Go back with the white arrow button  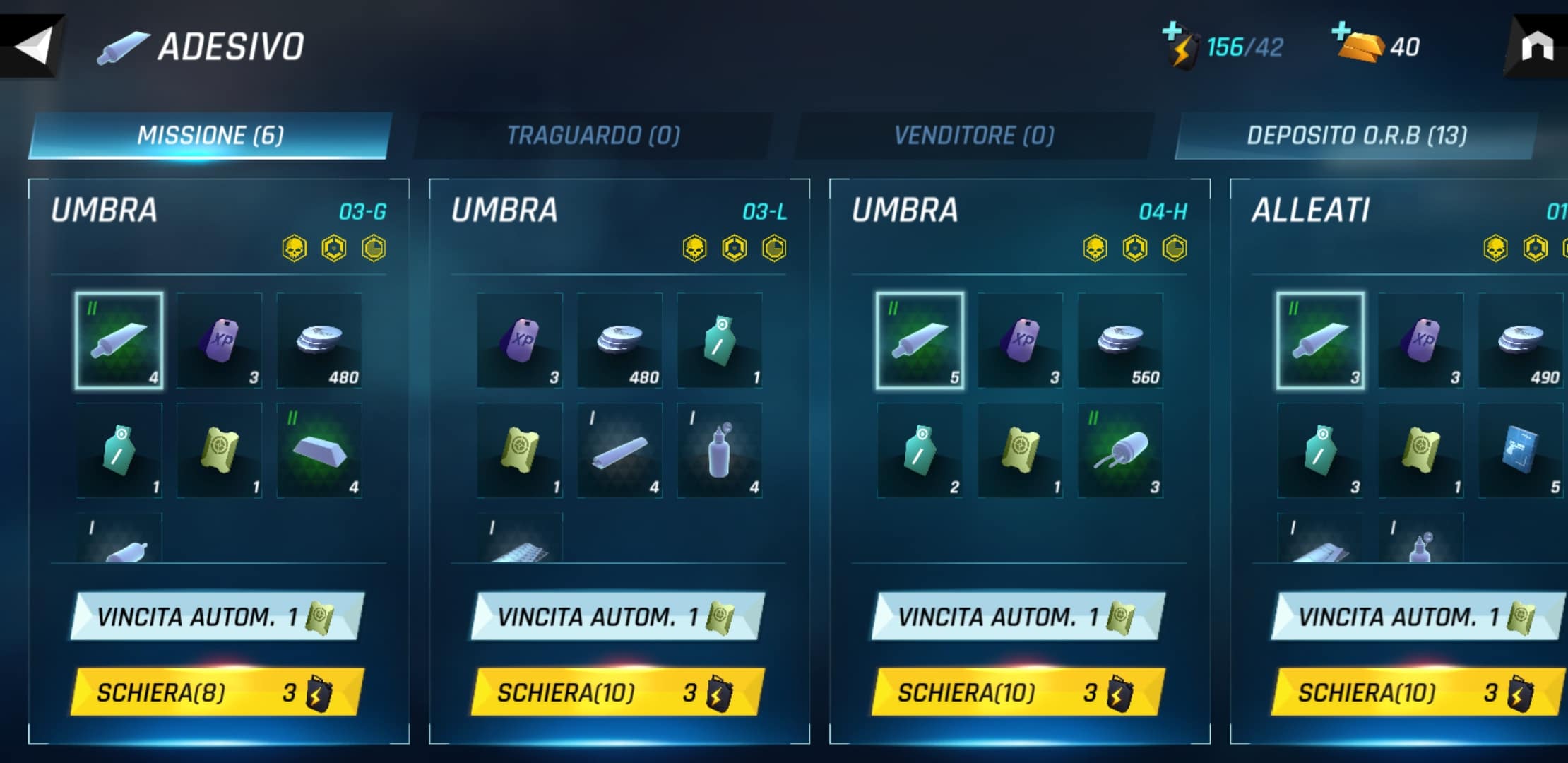click(33, 47)
